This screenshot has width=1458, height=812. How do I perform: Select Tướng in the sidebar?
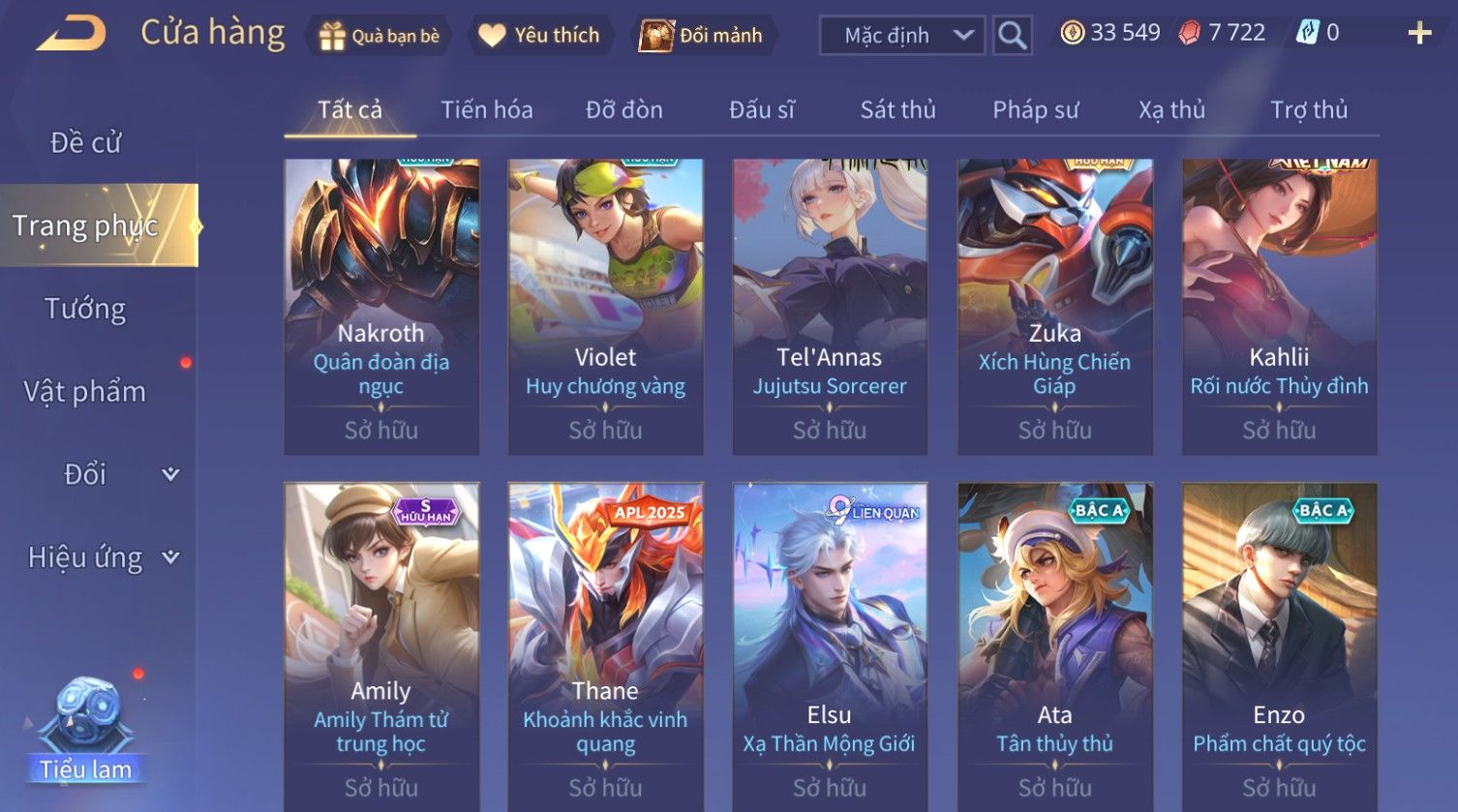pyautogui.click(x=85, y=309)
